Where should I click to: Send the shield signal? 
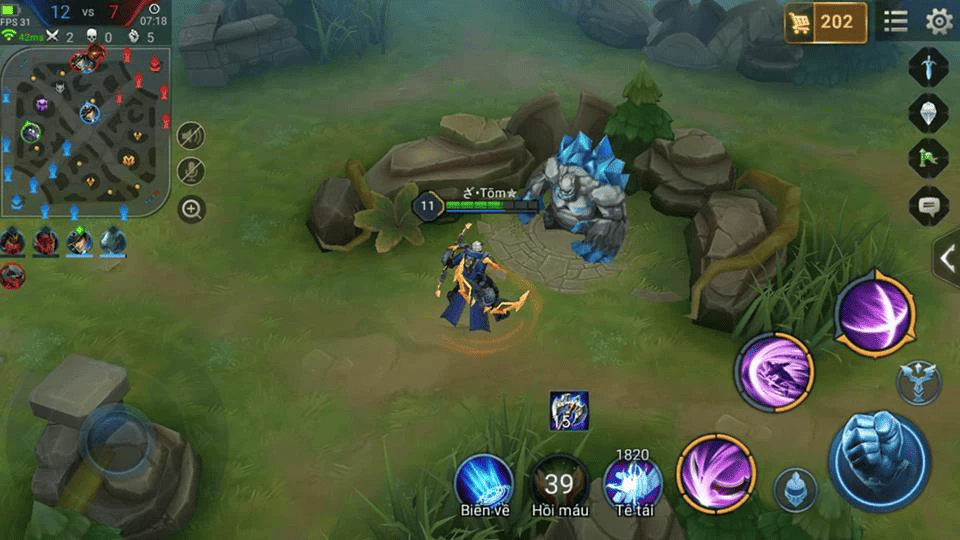pos(927,112)
